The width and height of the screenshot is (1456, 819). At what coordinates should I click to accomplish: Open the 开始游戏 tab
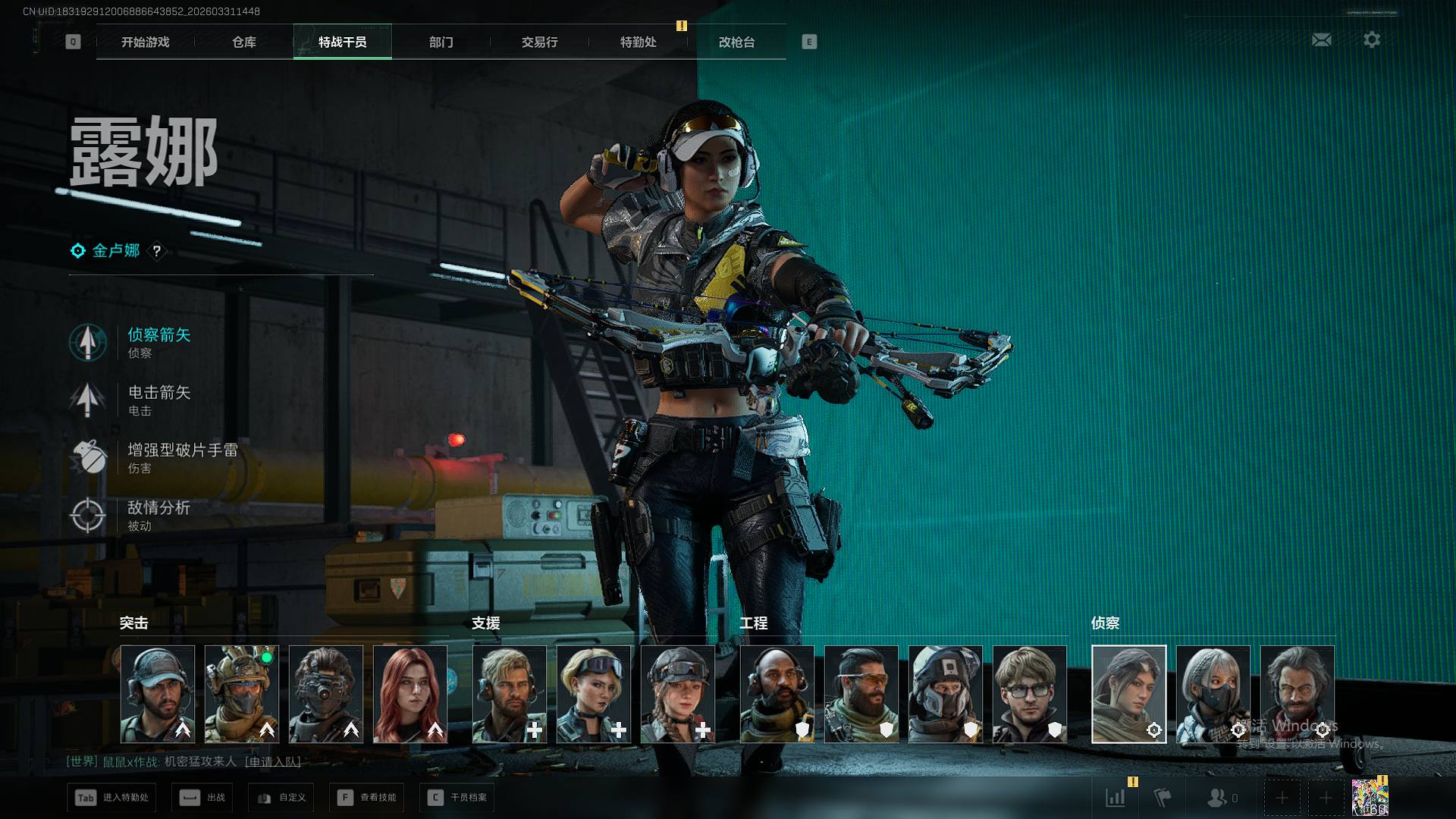[x=145, y=42]
